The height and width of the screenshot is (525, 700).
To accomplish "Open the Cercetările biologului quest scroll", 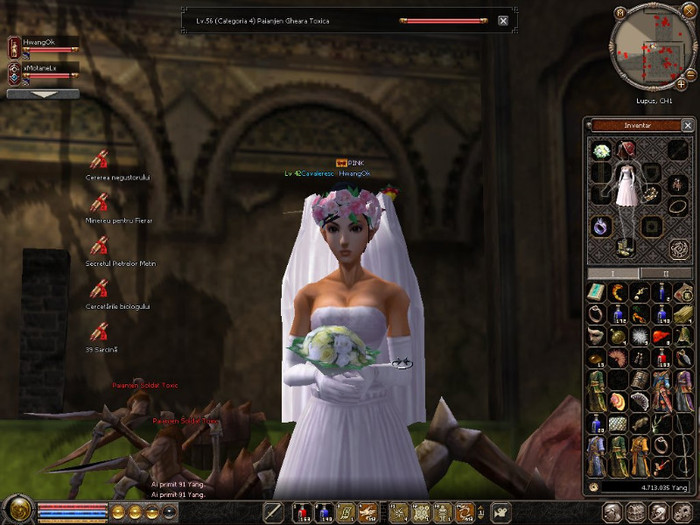I will pyautogui.click(x=99, y=289).
